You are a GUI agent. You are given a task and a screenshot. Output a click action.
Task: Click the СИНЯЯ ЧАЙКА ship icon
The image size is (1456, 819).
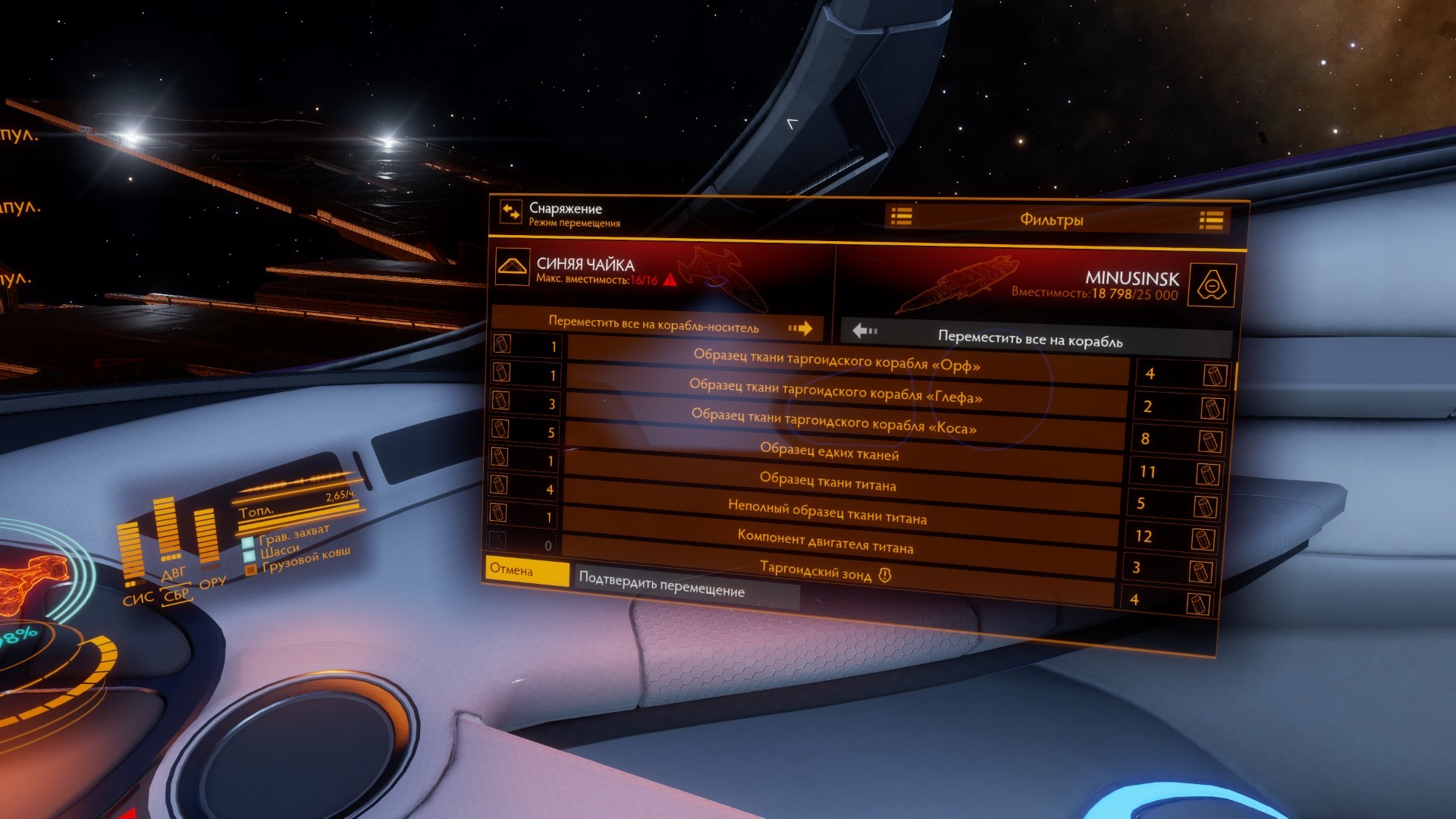[x=512, y=267]
